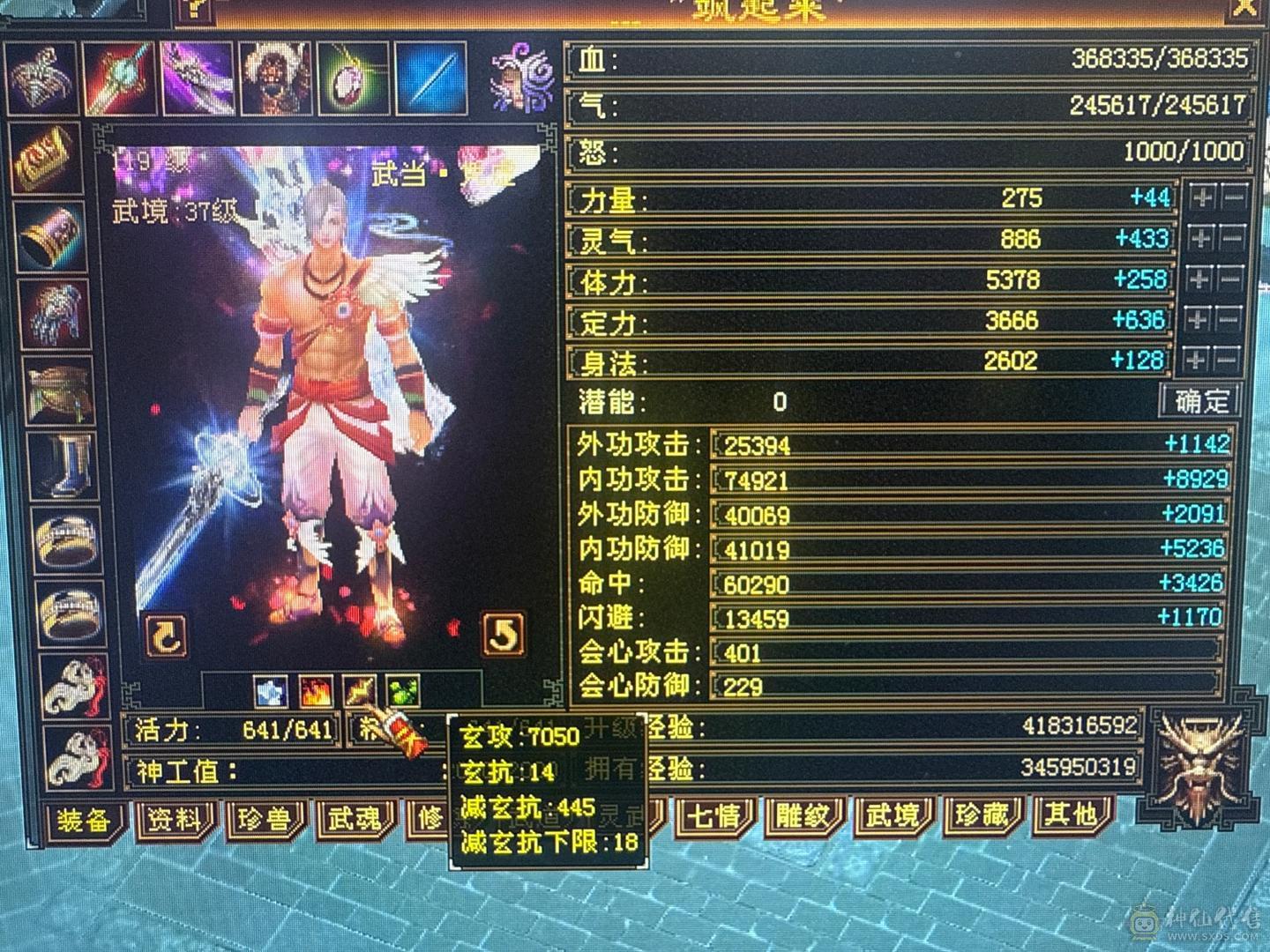
Task: Switch to the 雕纹 tab
Action: pyautogui.click(x=803, y=818)
